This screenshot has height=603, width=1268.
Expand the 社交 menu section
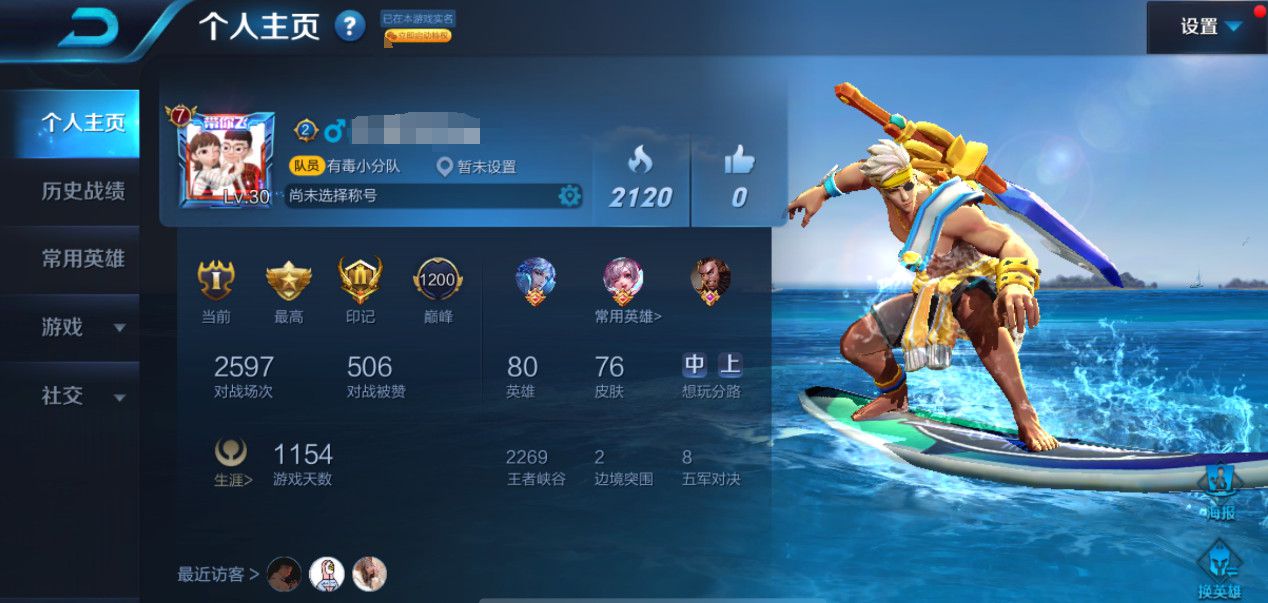(x=82, y=395)
